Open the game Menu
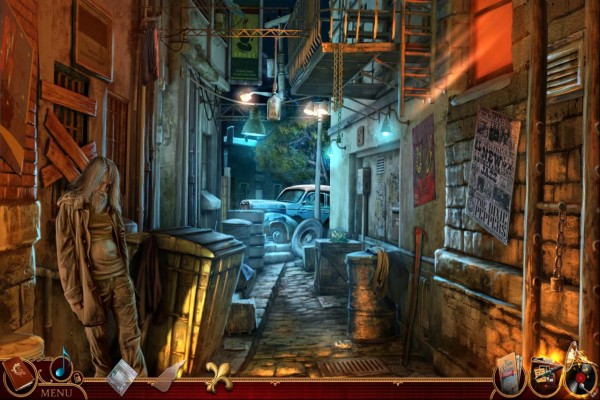The height and width of the screenshot is (400, 600). [55, 392]
